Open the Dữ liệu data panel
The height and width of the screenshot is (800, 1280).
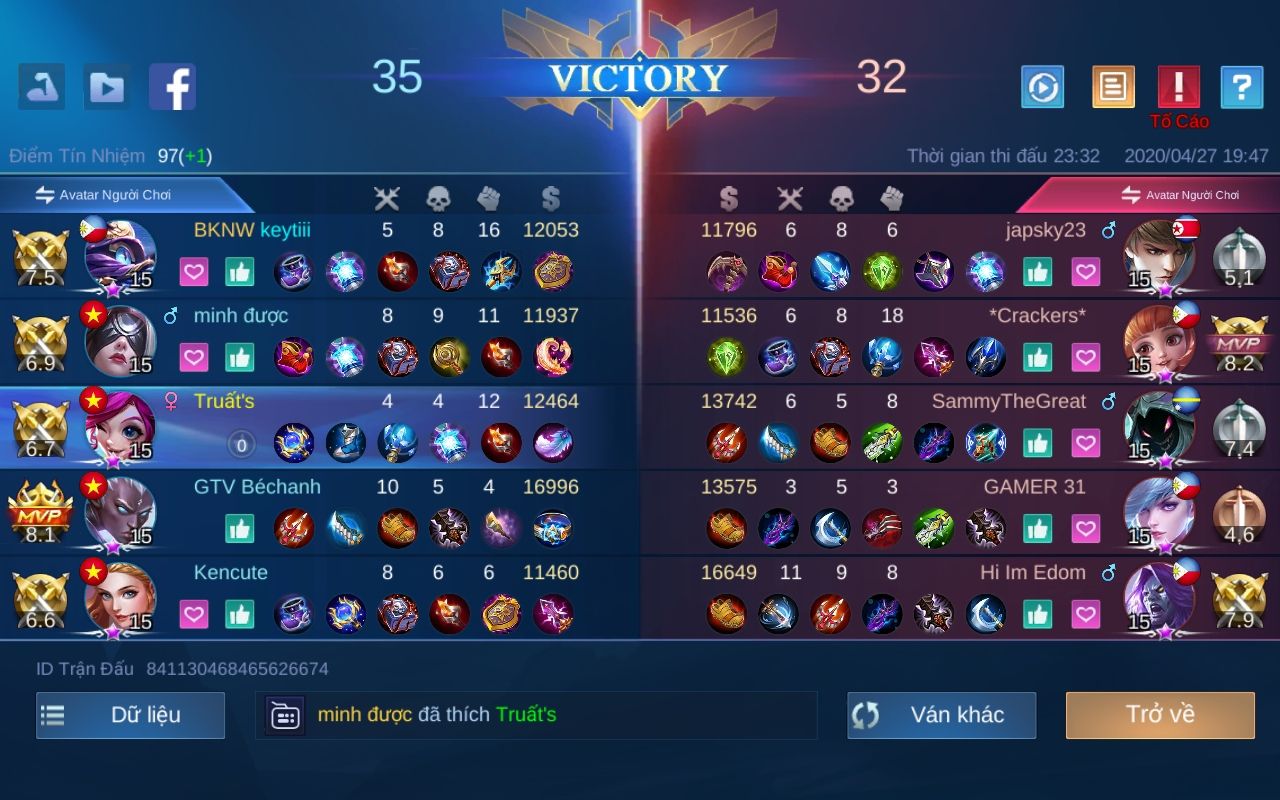pos(130,715)
